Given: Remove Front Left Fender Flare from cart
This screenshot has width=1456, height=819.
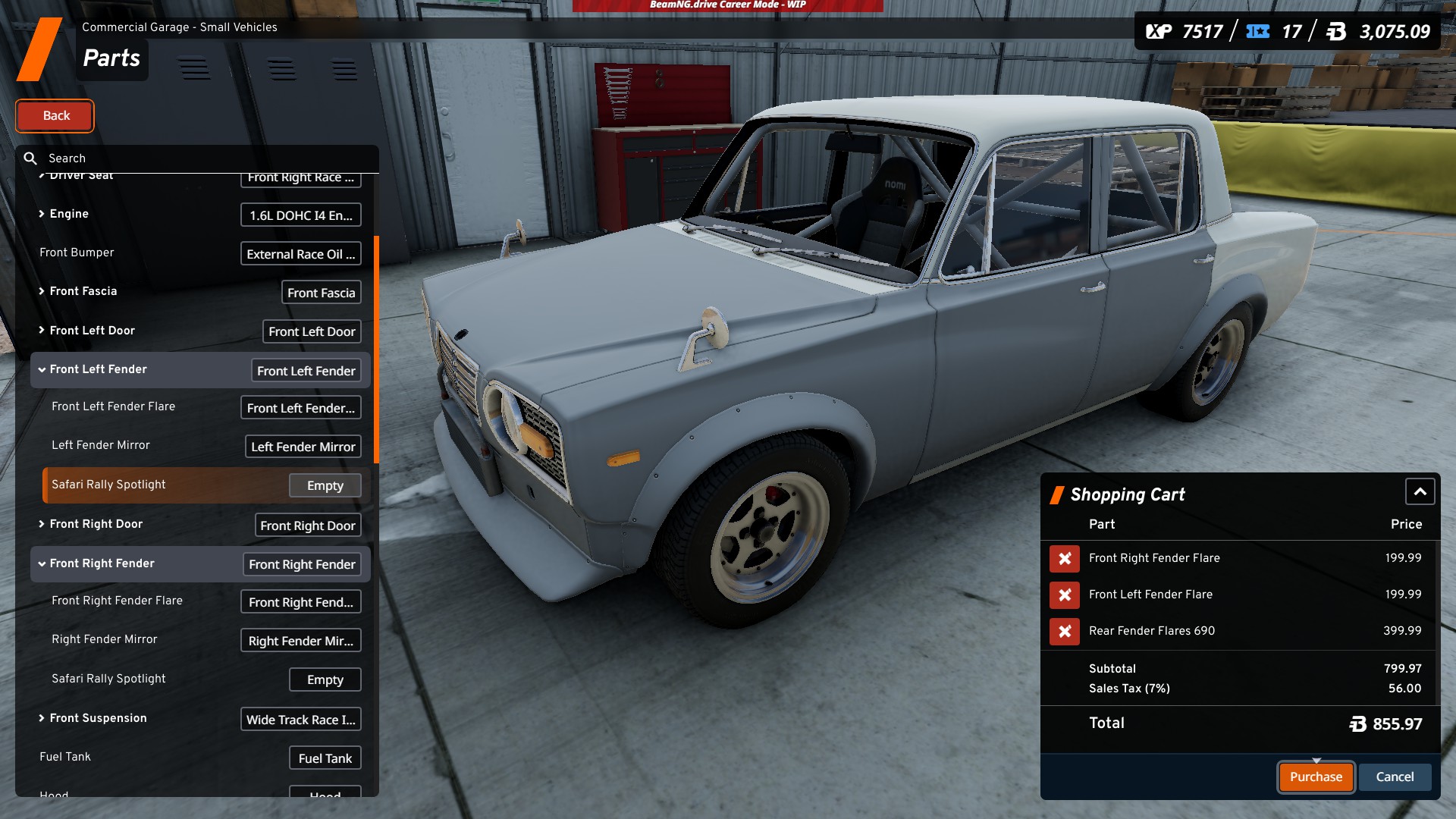Looking at the screenshot, I should point(1065,595).
